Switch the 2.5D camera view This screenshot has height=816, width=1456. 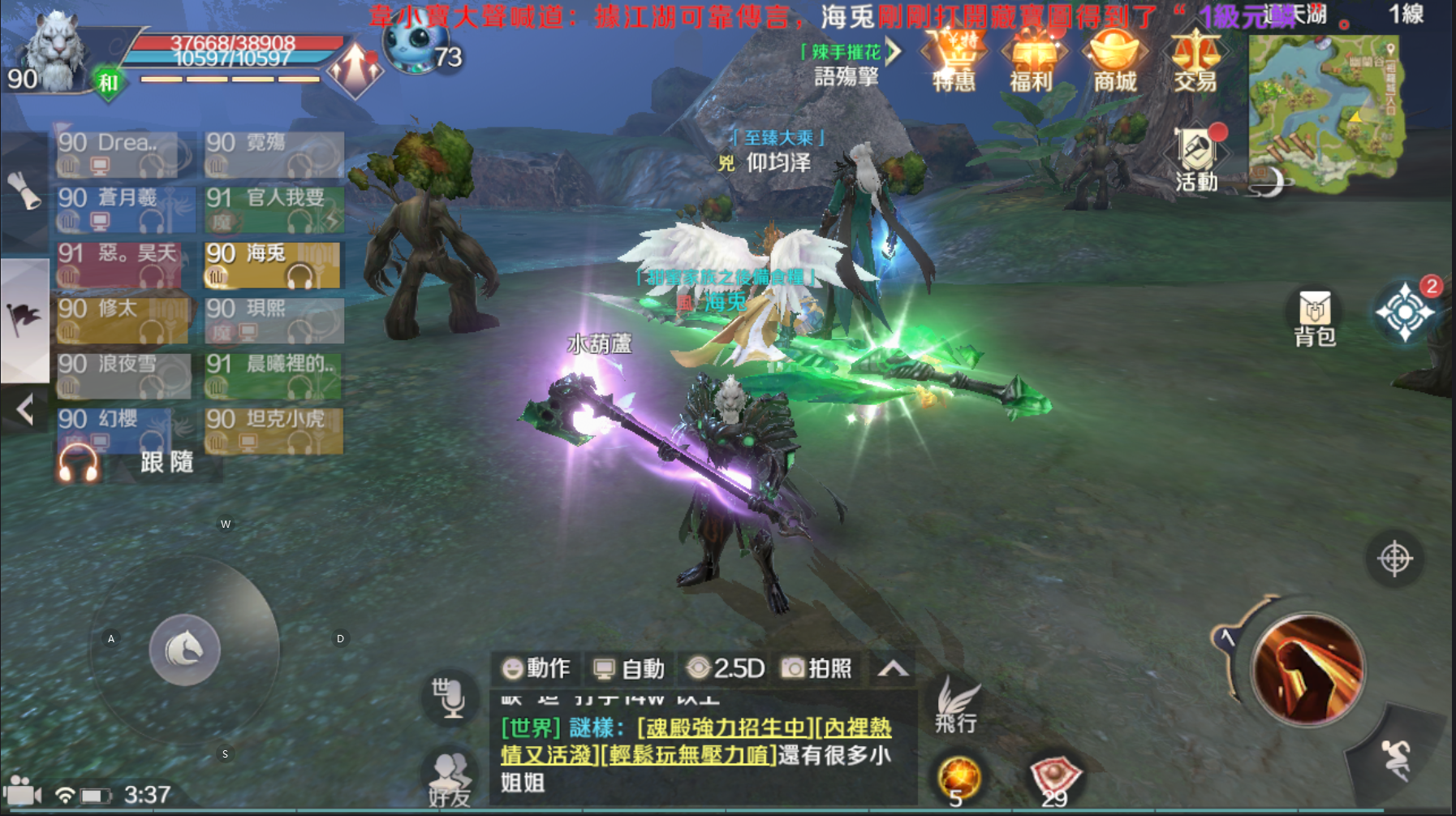point(726,668)
